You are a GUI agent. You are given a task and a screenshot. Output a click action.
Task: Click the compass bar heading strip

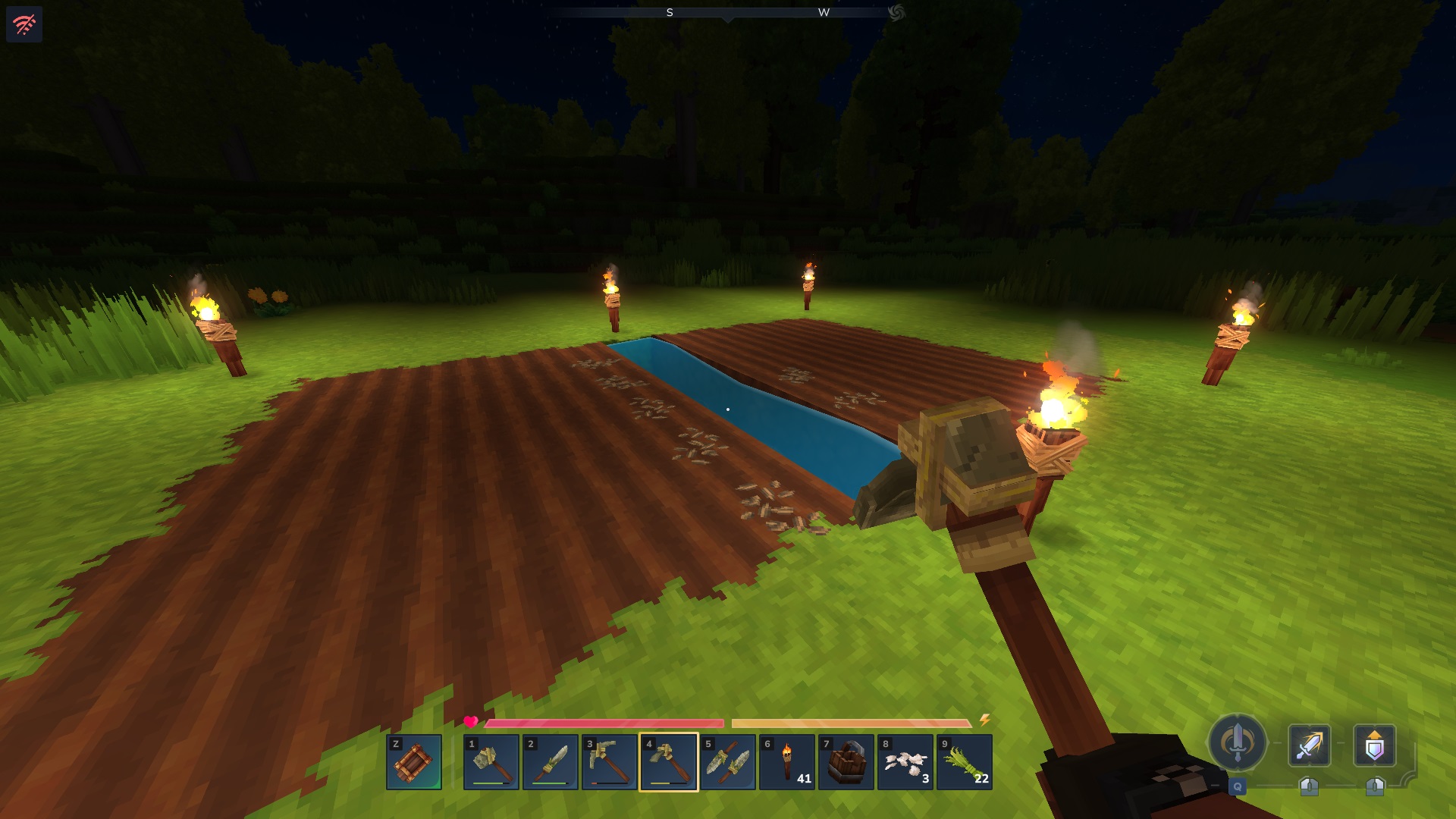coord(726,12)
